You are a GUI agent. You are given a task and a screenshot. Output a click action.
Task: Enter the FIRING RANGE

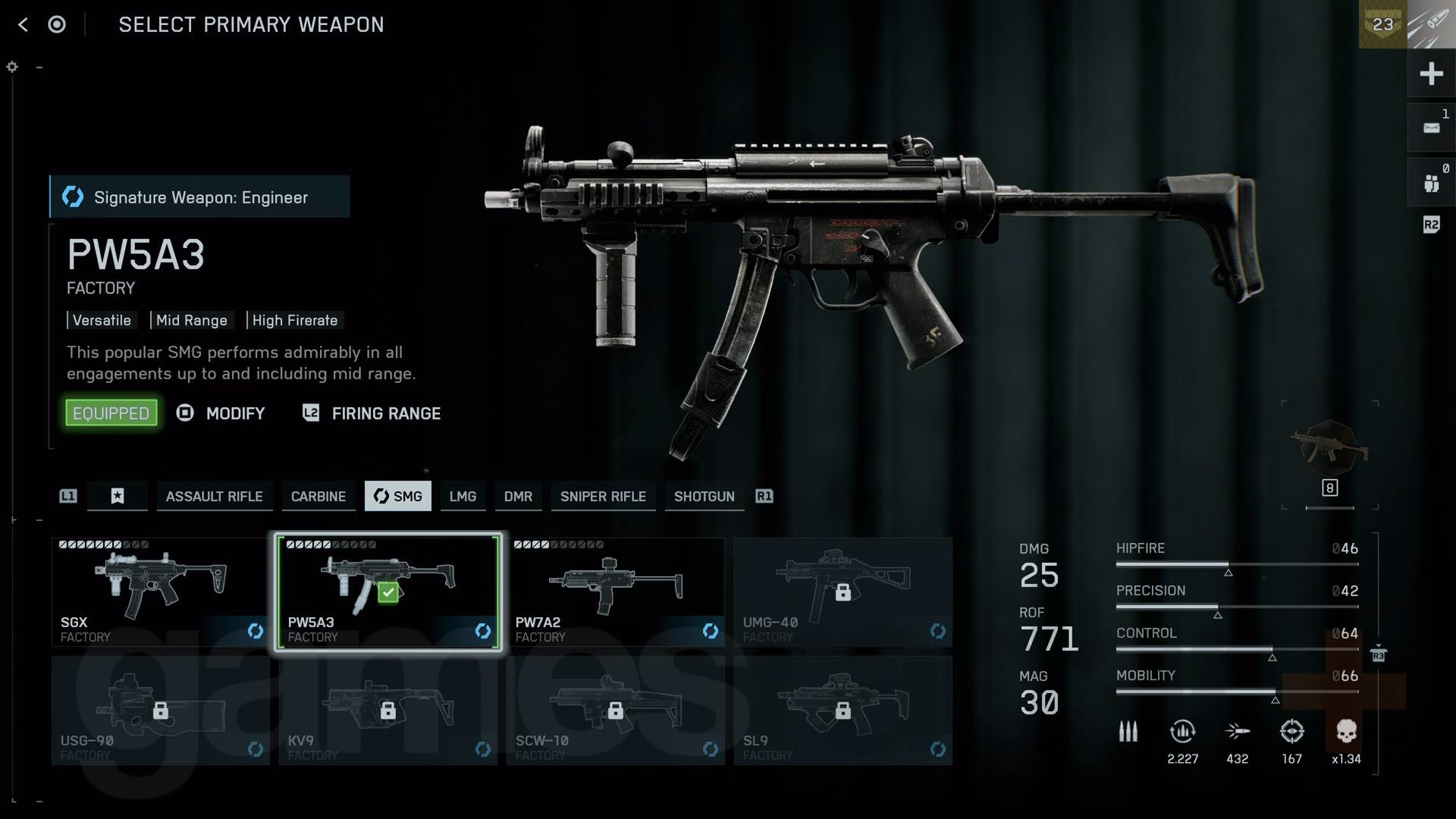pyautogui.click(x=385, y=413)
